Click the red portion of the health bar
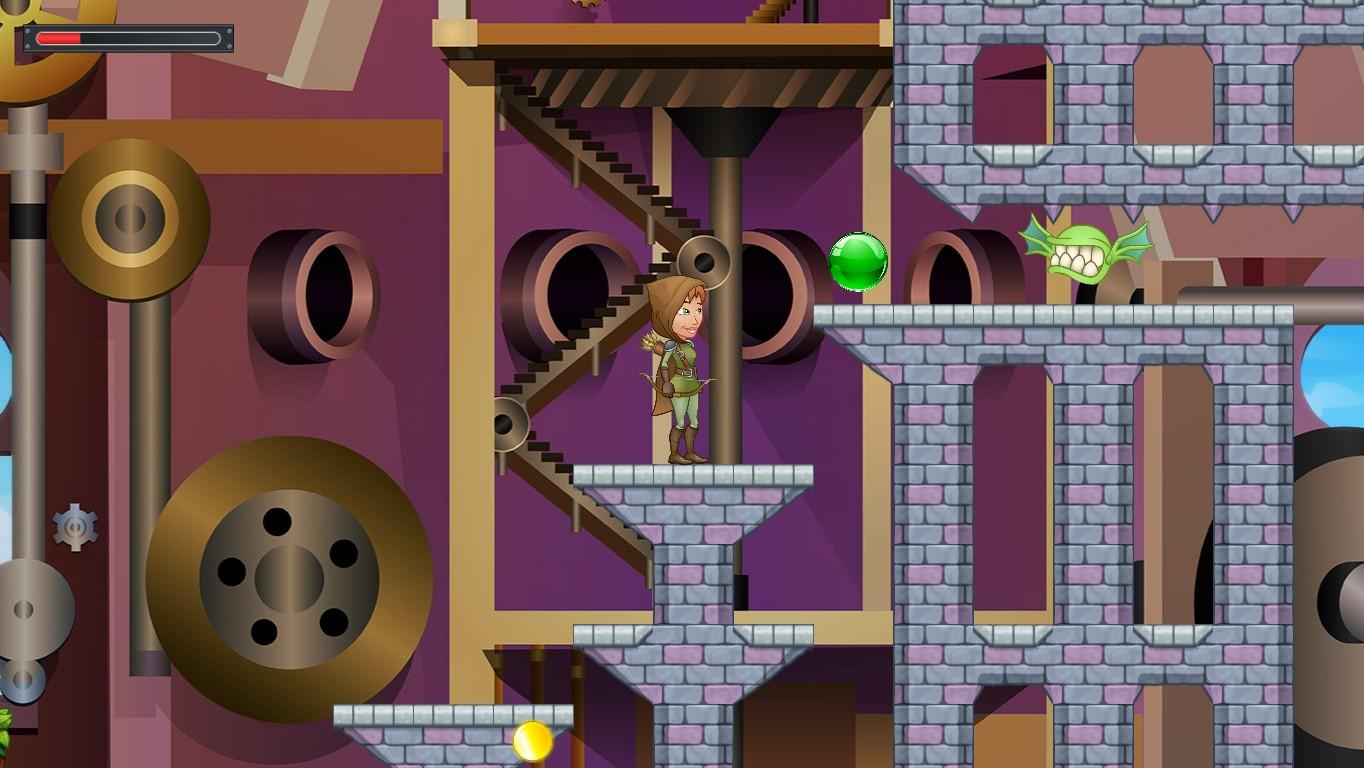Screen dimensions: 1364x768 [x=58, y=38]
